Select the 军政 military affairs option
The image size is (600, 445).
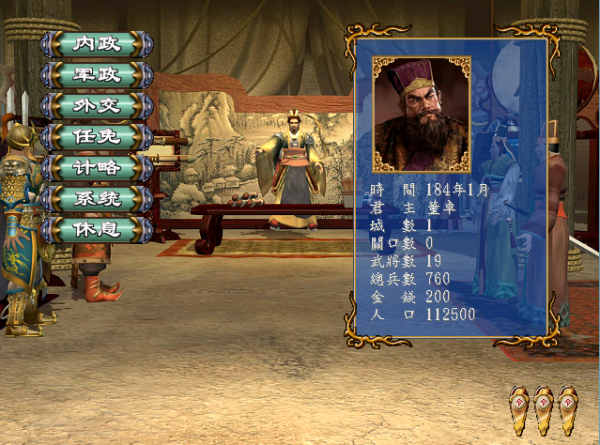(x=97, y=75)
